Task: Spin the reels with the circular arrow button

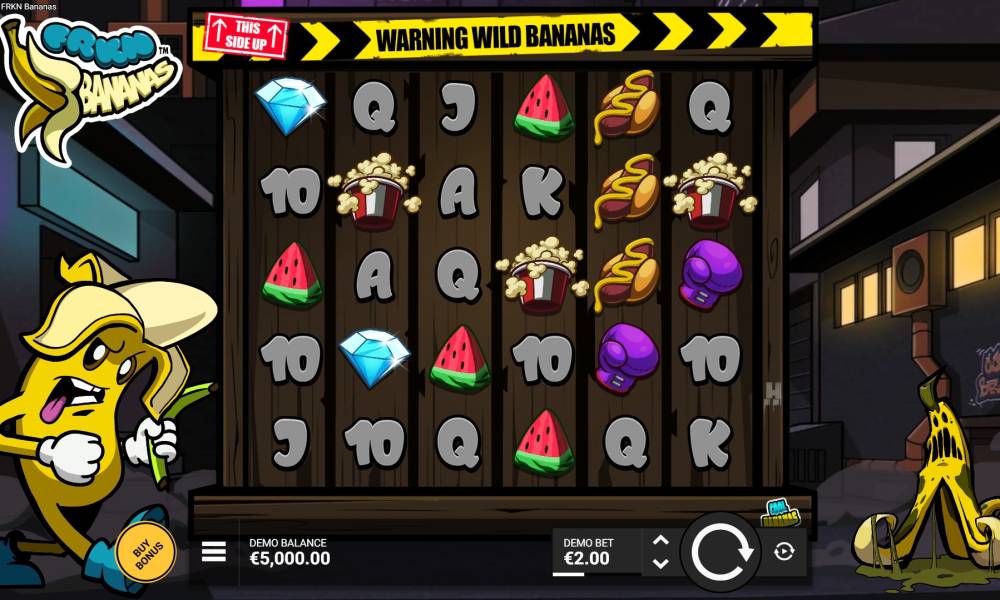Action: 720,552
